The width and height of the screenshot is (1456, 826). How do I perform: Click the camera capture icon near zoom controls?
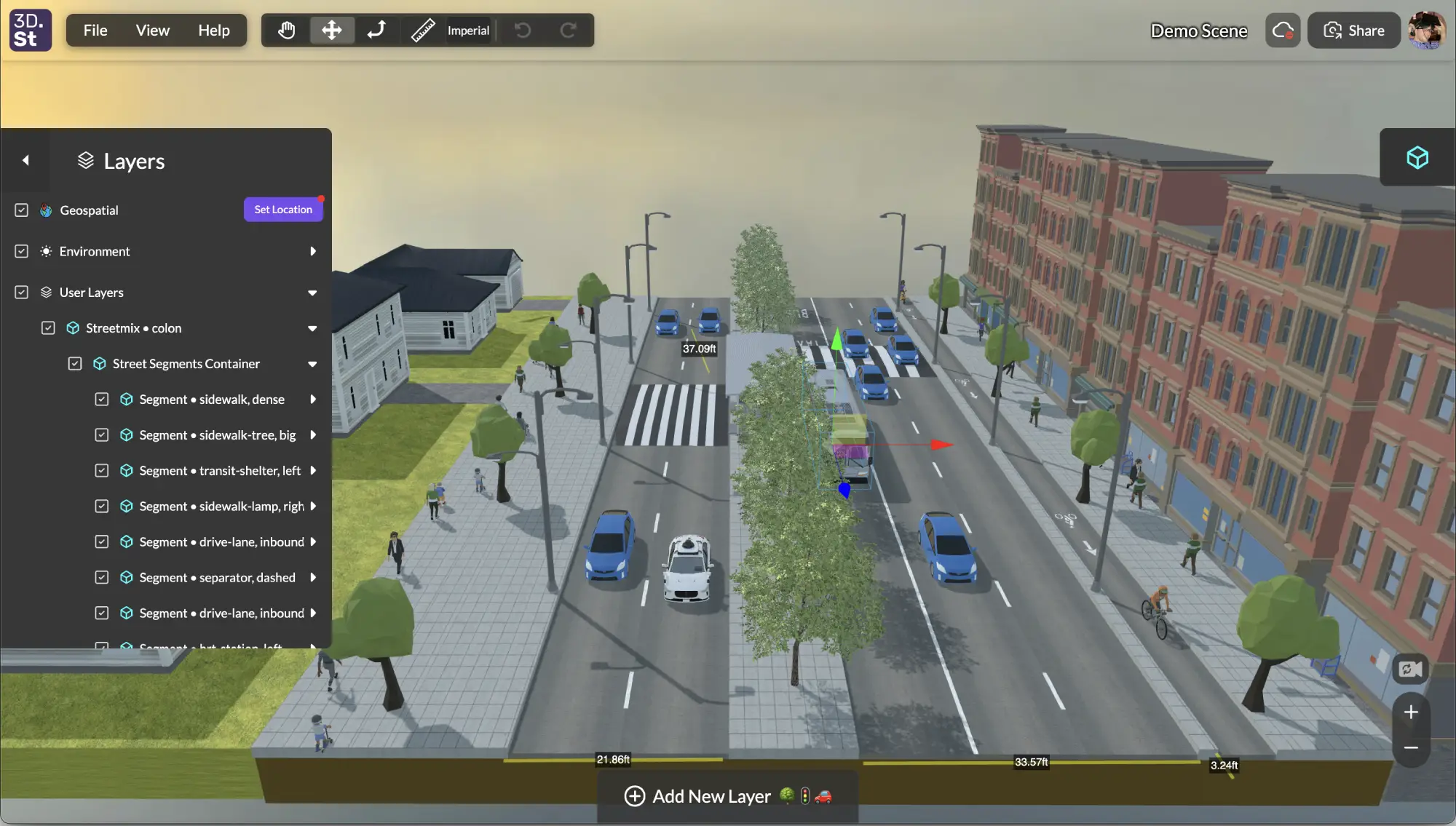point(1409,669)
